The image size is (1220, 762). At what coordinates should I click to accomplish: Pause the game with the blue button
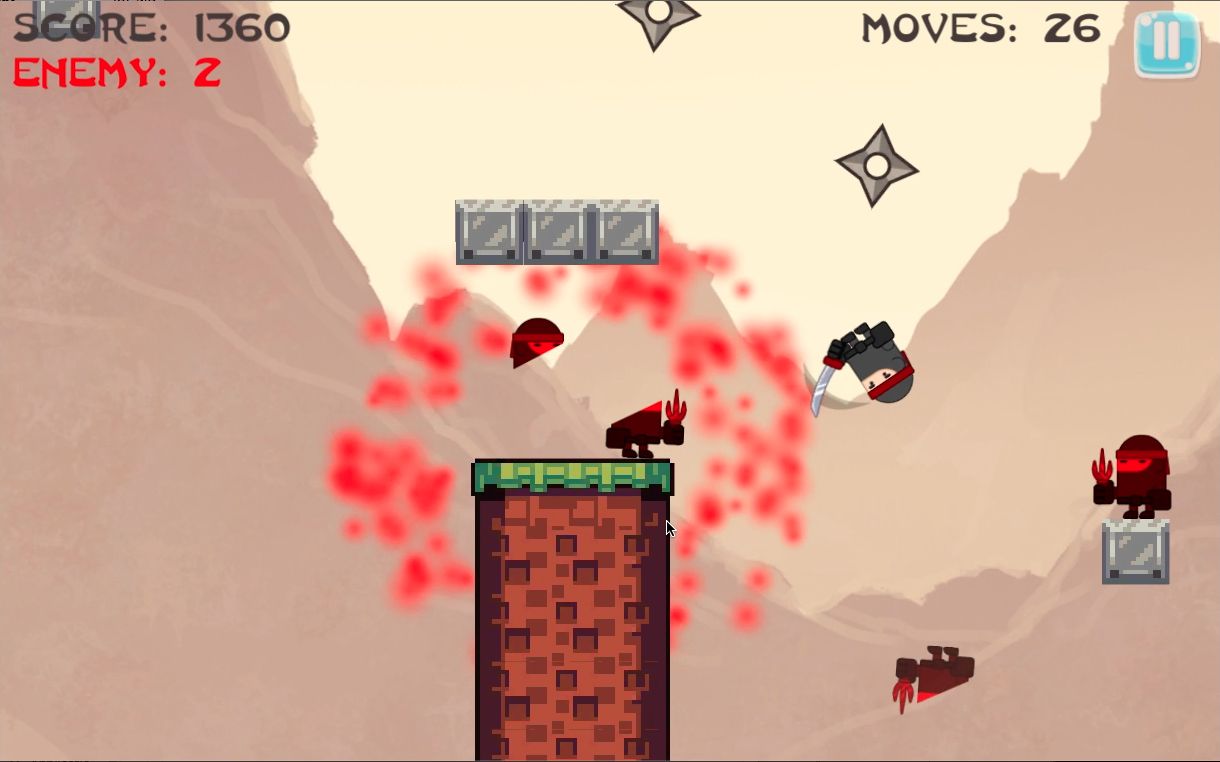(1166, 43)
